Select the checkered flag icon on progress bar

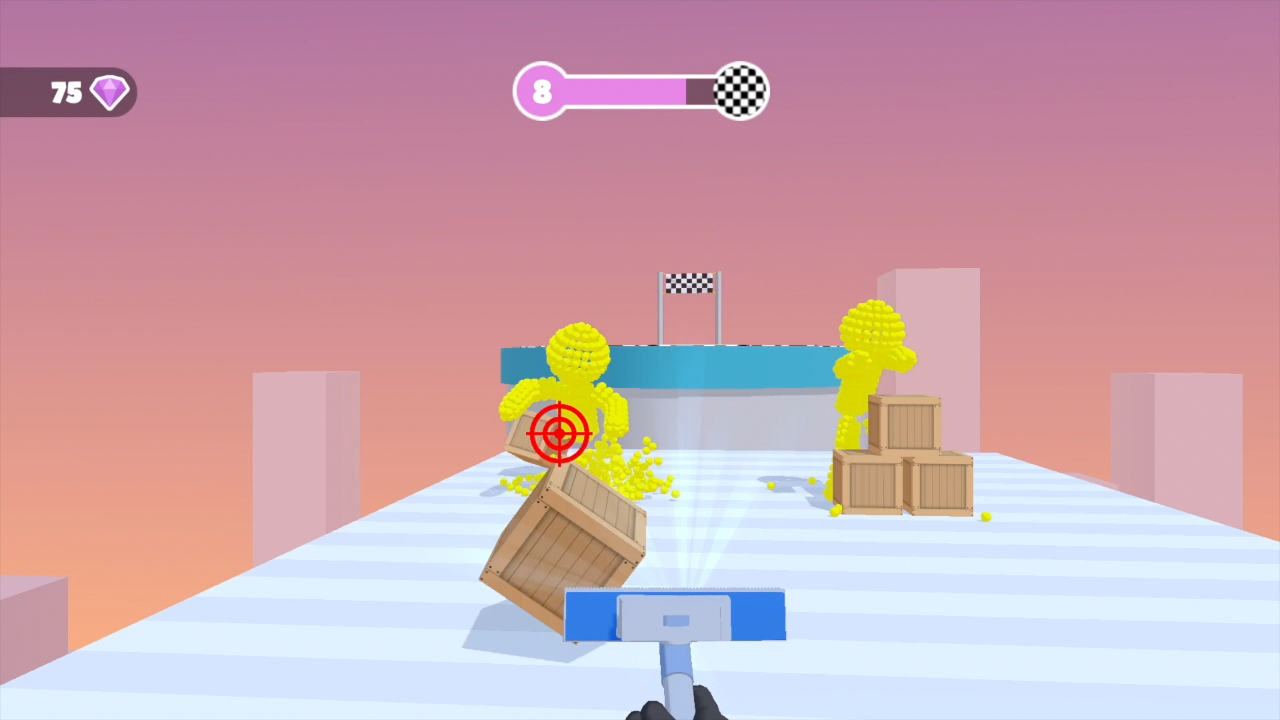738,91
